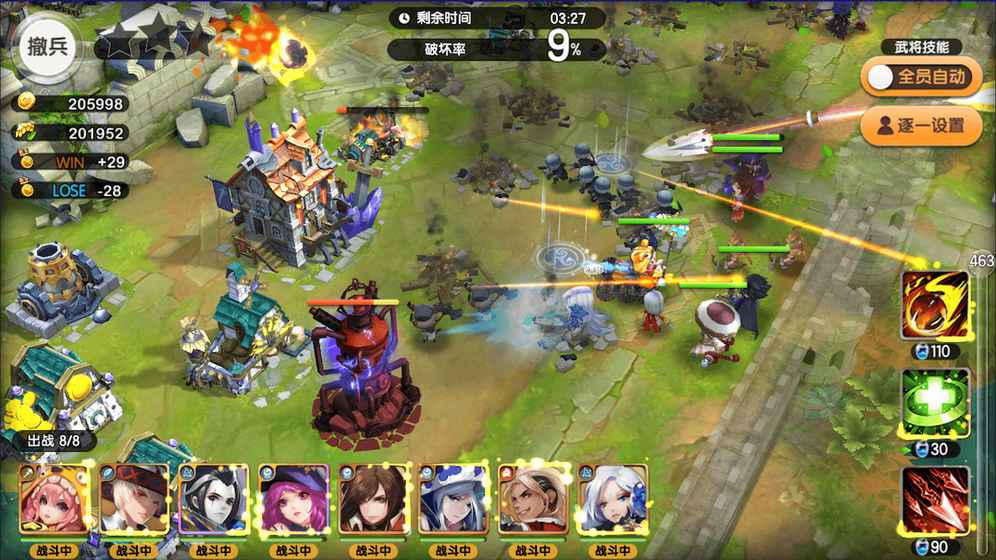Toggle the 全员自动 auto-skill switch
The image size is (996, 560).
[x=915, y=77]
